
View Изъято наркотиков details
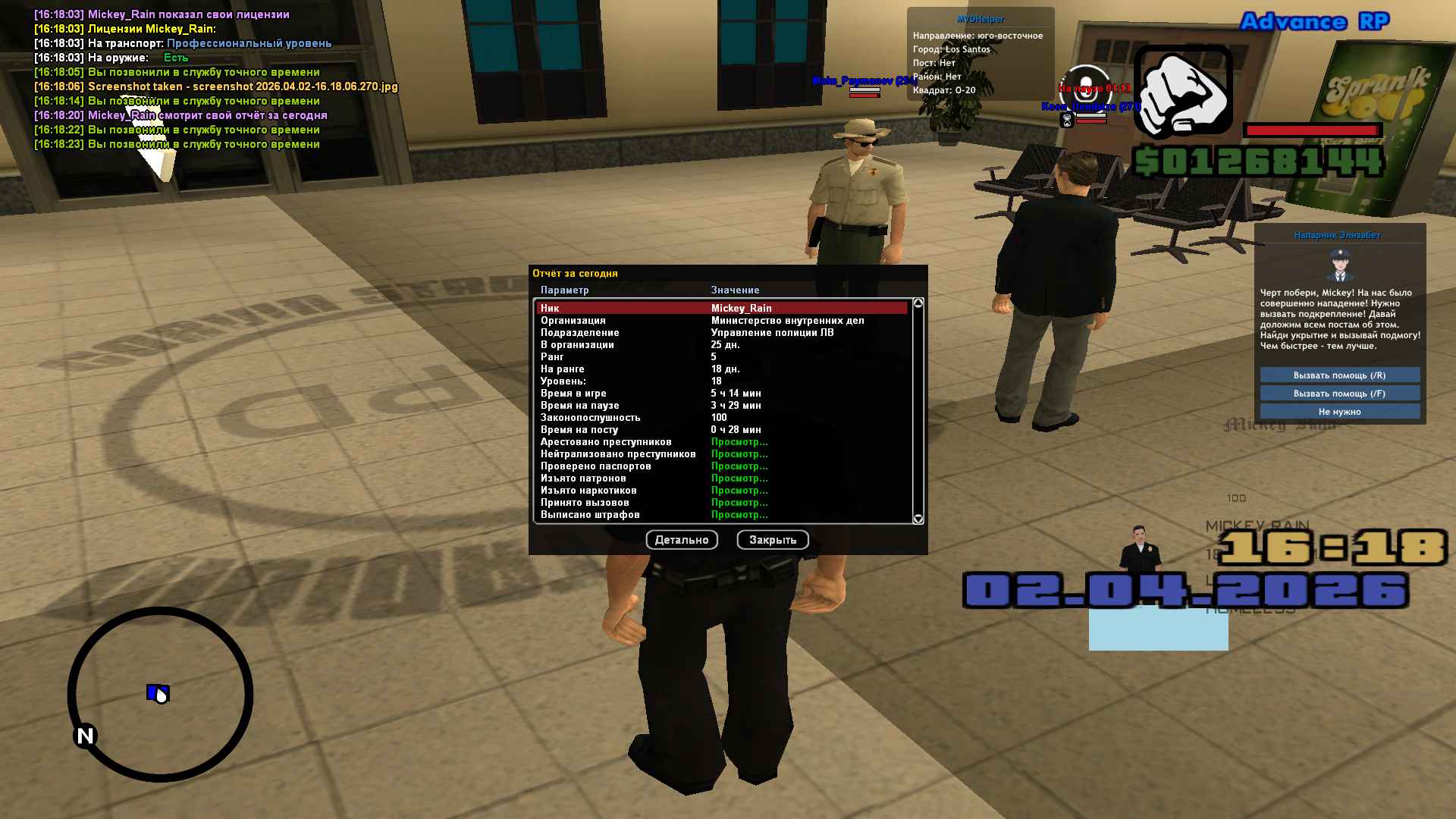(739, 491)
